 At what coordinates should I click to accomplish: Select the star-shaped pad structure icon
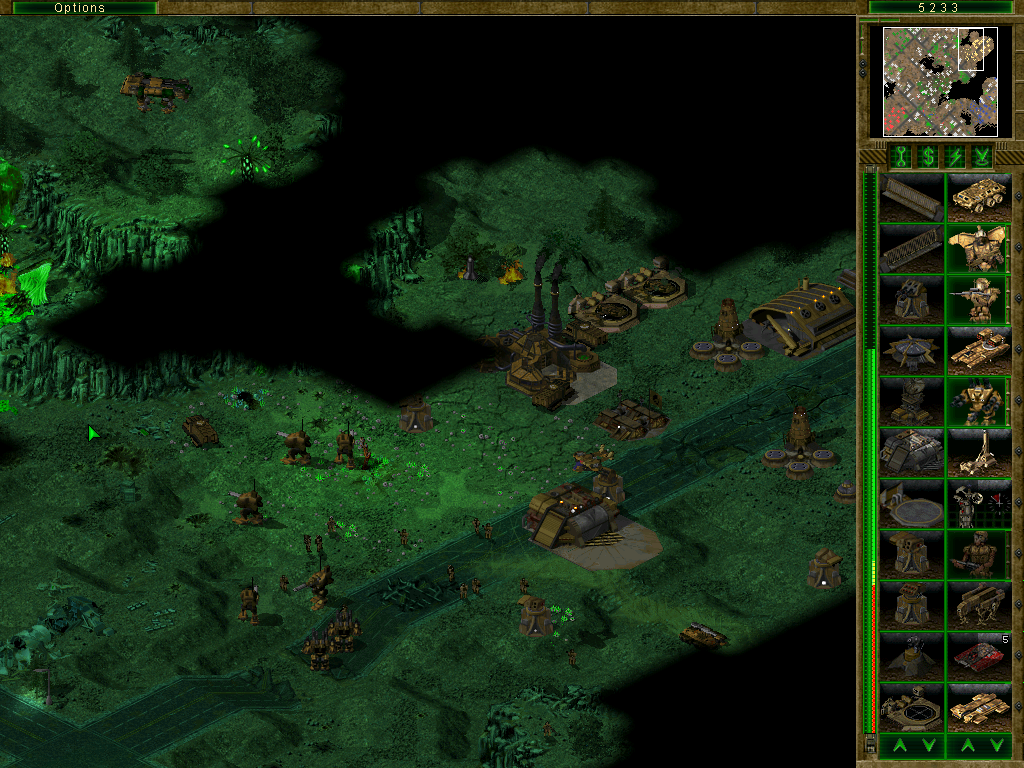[911, 351]
